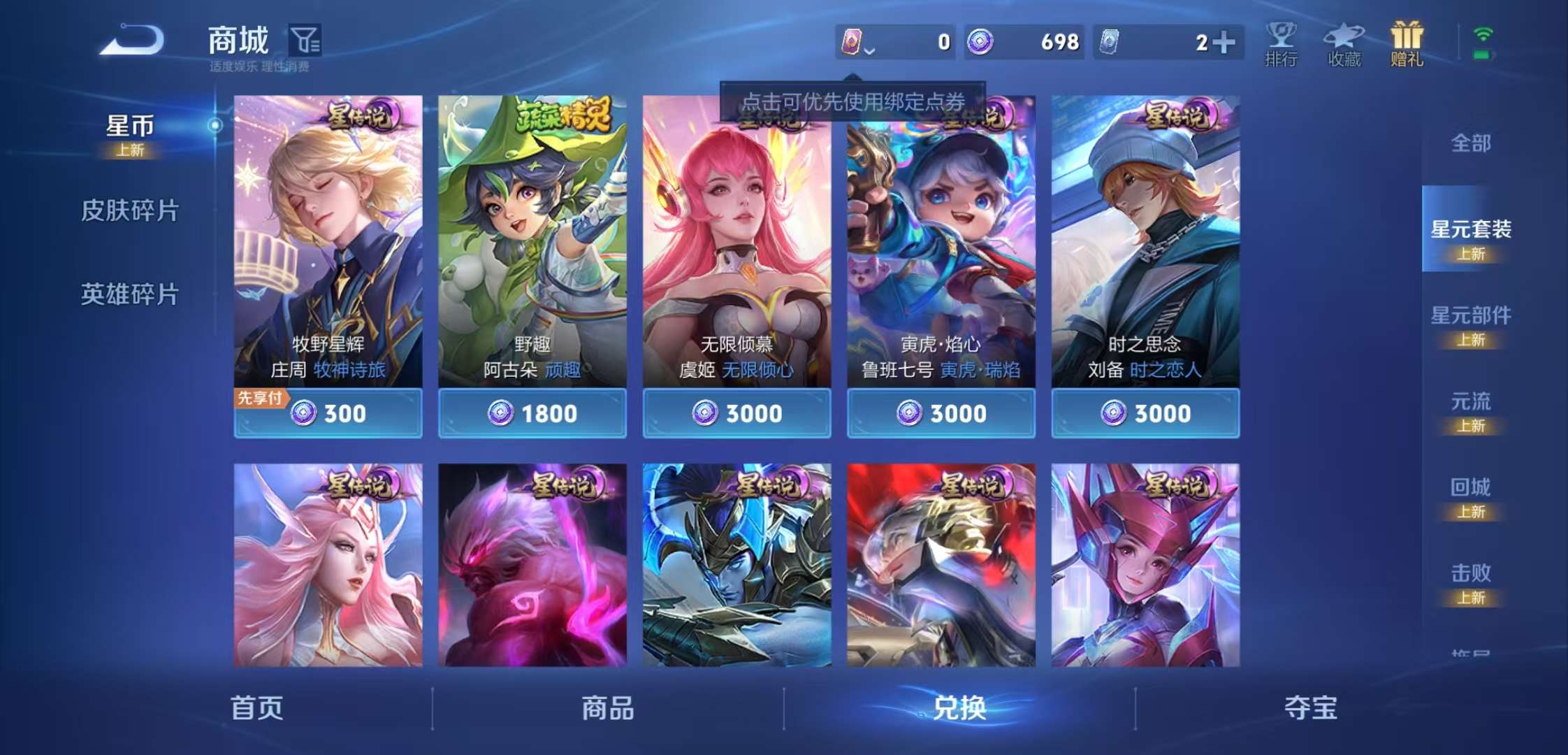Image resolution: width=1568 pixels, height=755 pixels.
Task: Click the point coupon card icon
Action: click(x=854, y=42)
